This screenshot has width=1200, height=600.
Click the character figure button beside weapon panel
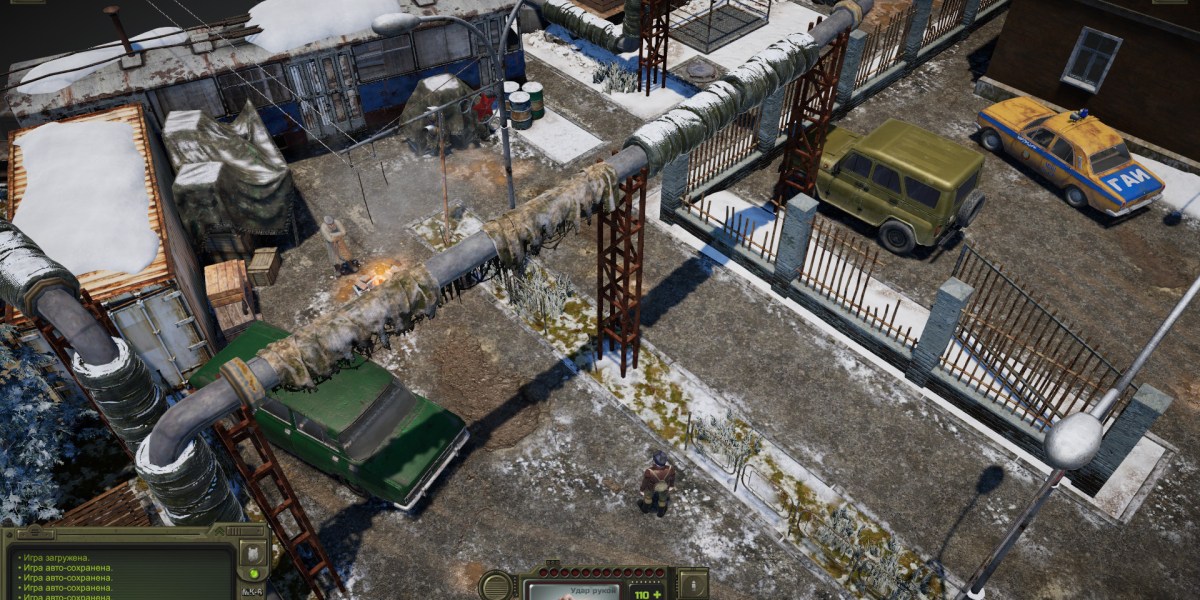coord(692,583)
